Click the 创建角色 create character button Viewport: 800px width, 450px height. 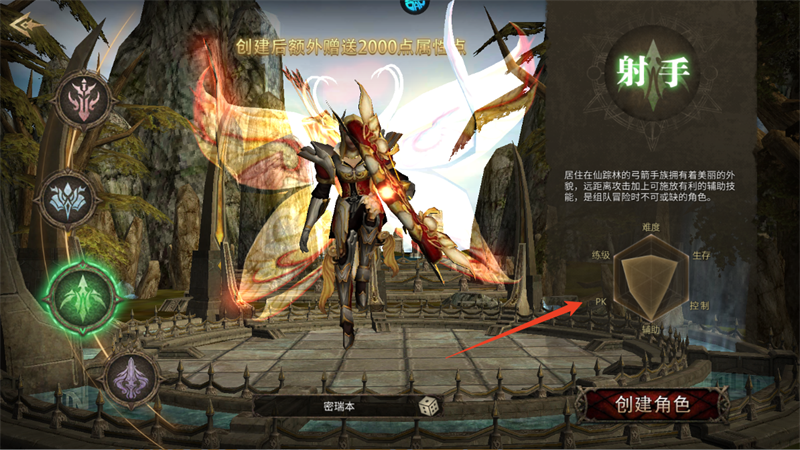click(x=652, y=405)
